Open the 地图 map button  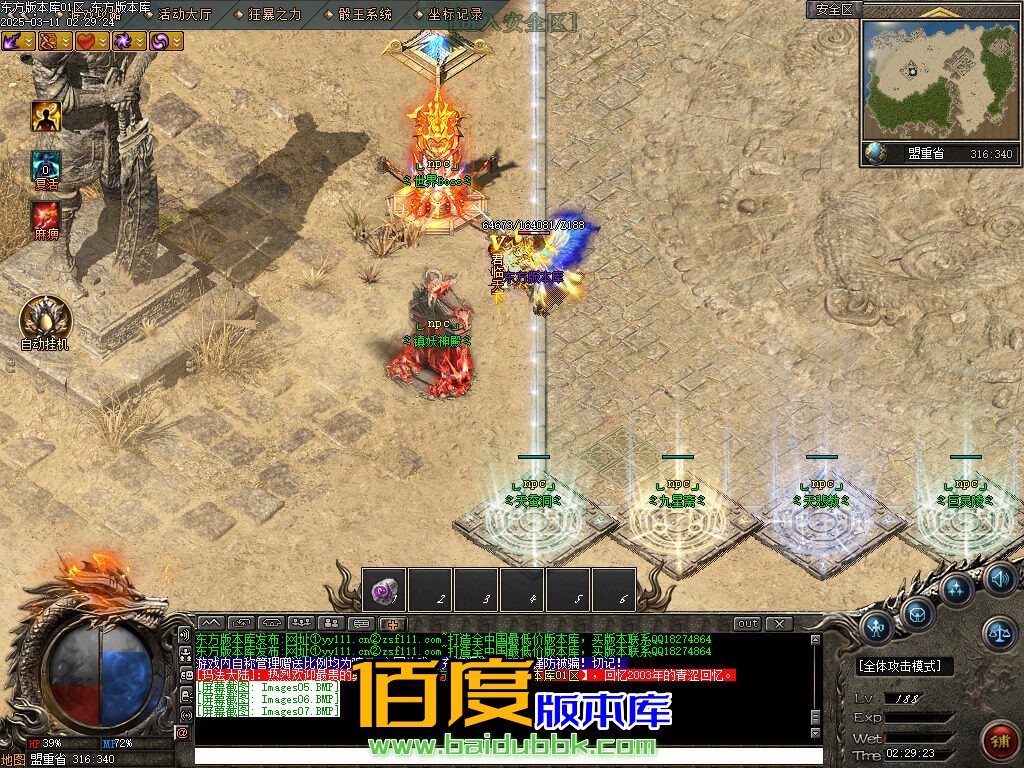tap(13, 759)
